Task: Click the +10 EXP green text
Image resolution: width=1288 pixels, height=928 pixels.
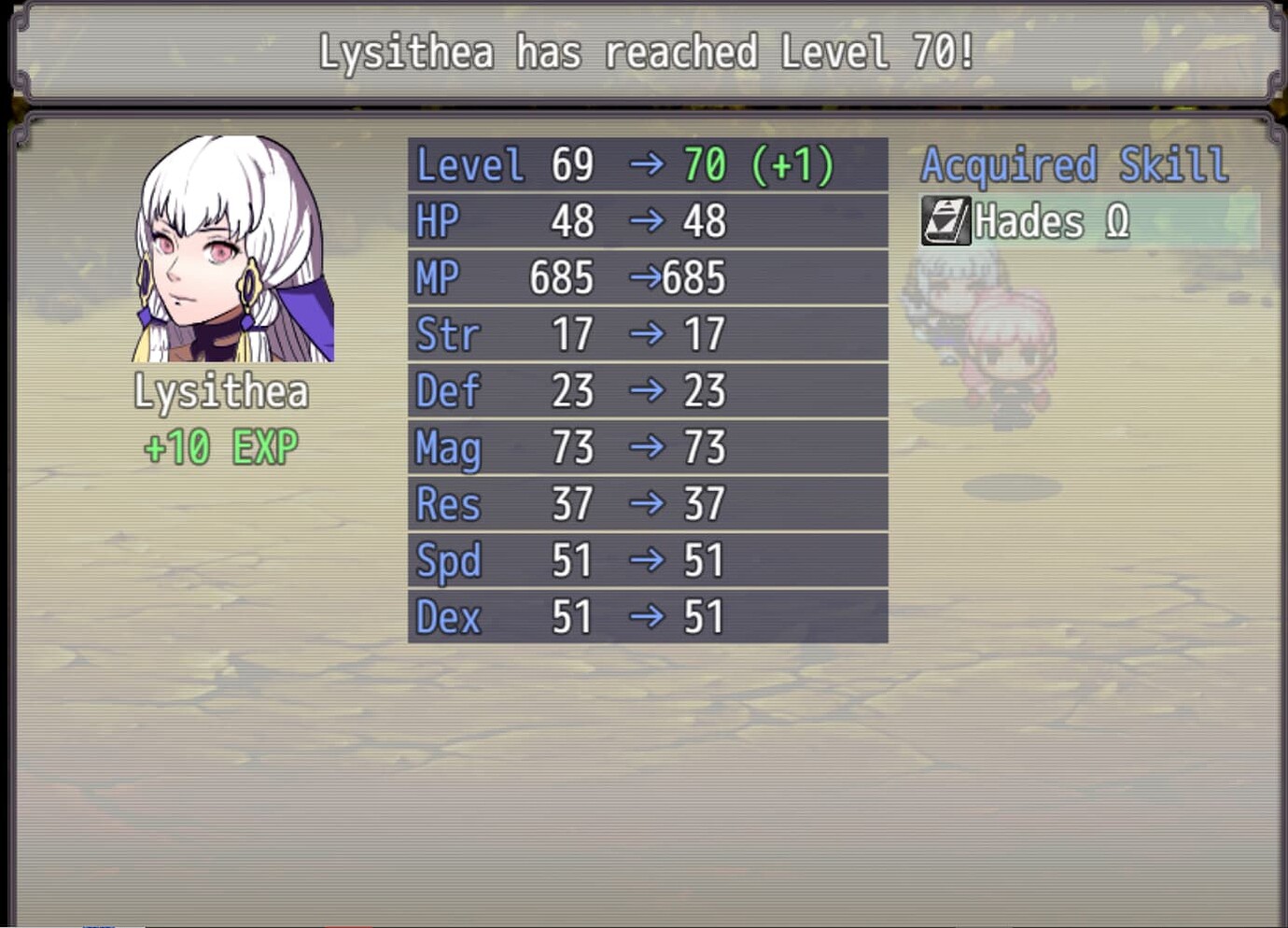Action: pos(221,446)
